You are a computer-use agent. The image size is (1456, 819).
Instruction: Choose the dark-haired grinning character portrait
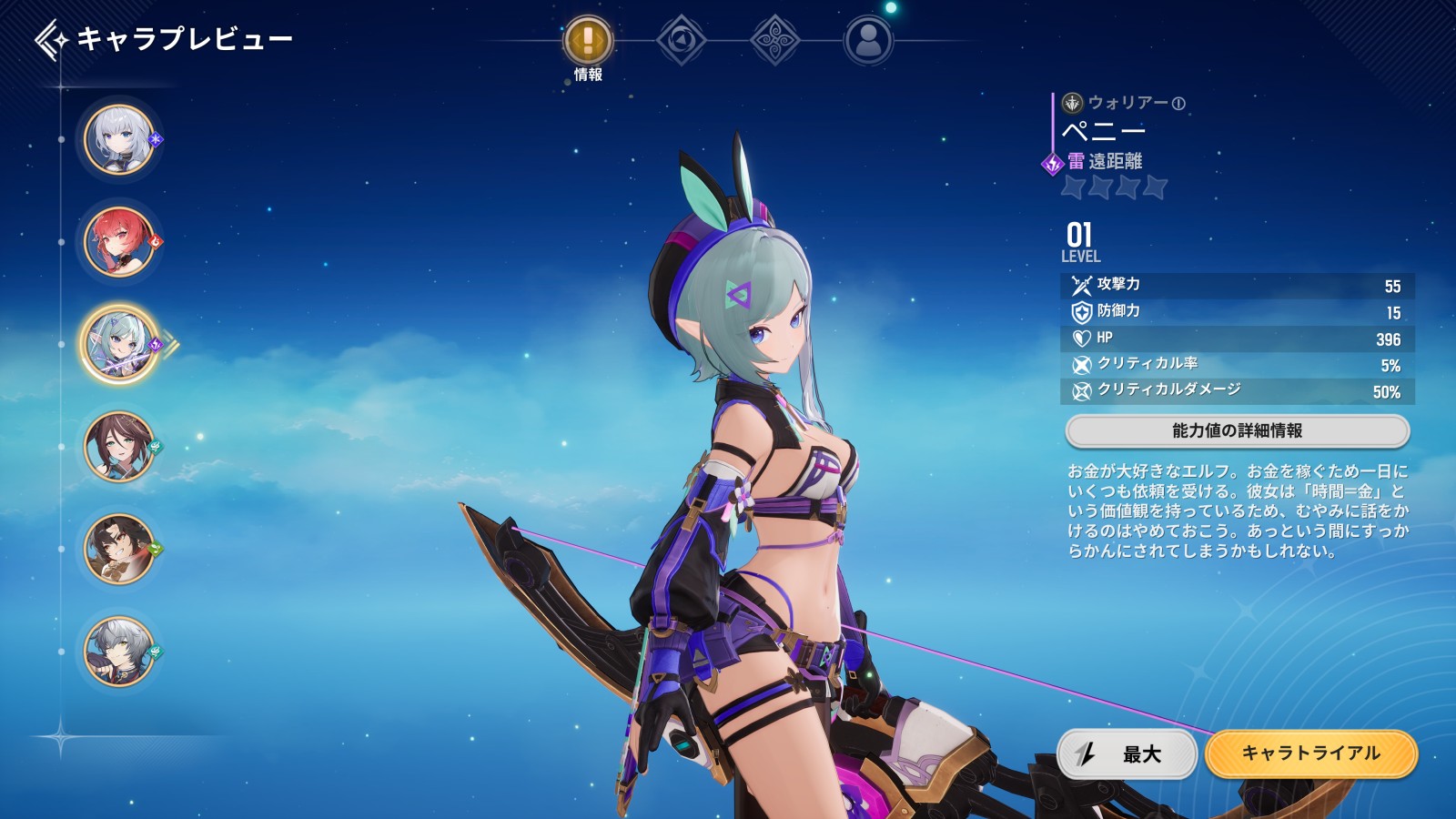119,550
